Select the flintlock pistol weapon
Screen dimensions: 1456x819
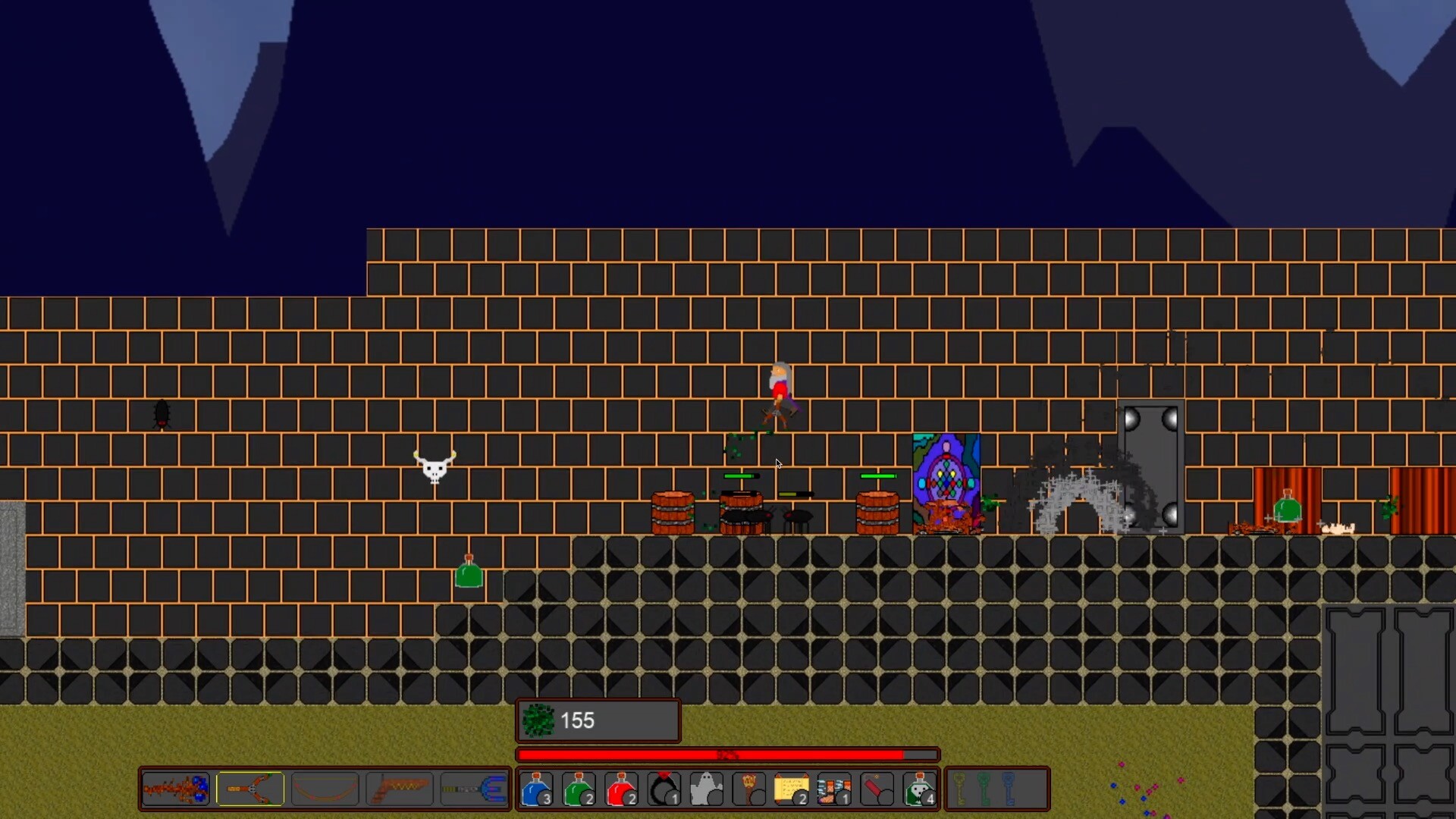(x=400, y=789)
